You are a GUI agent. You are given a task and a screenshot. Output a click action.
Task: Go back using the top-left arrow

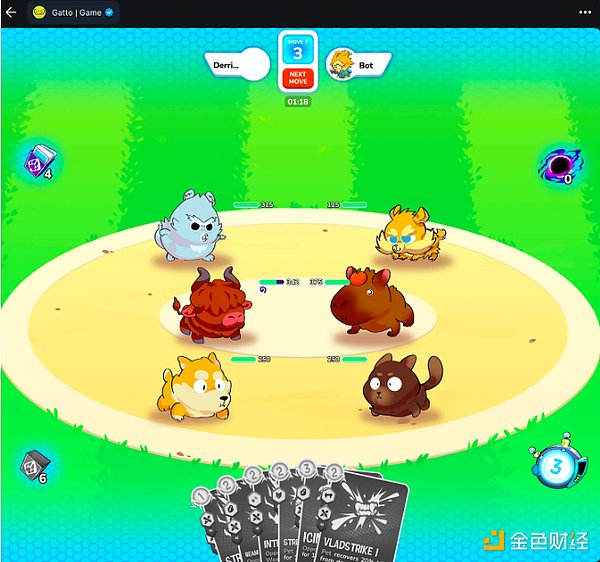(11, 13)
